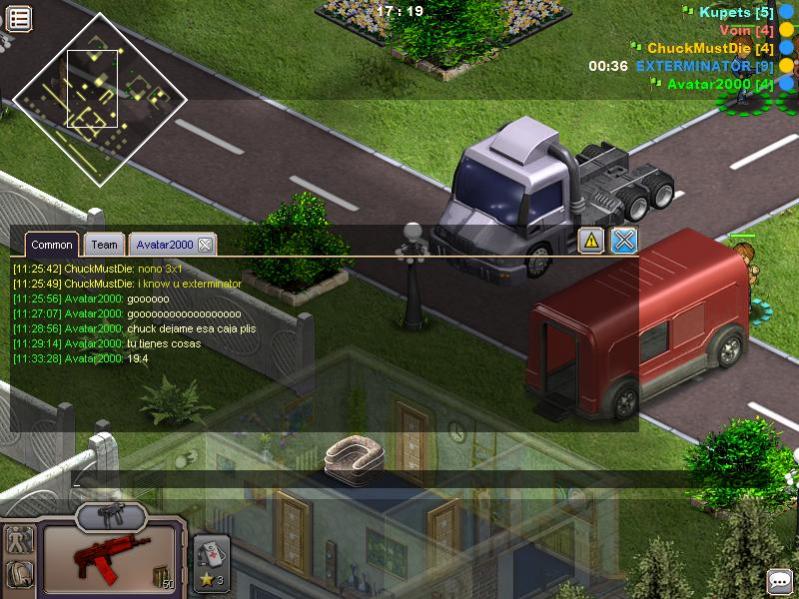The height and width of the screenshot is (599, 799).
Task: Close the chat window
Action: pyautogui.click(x=624, y=240)
